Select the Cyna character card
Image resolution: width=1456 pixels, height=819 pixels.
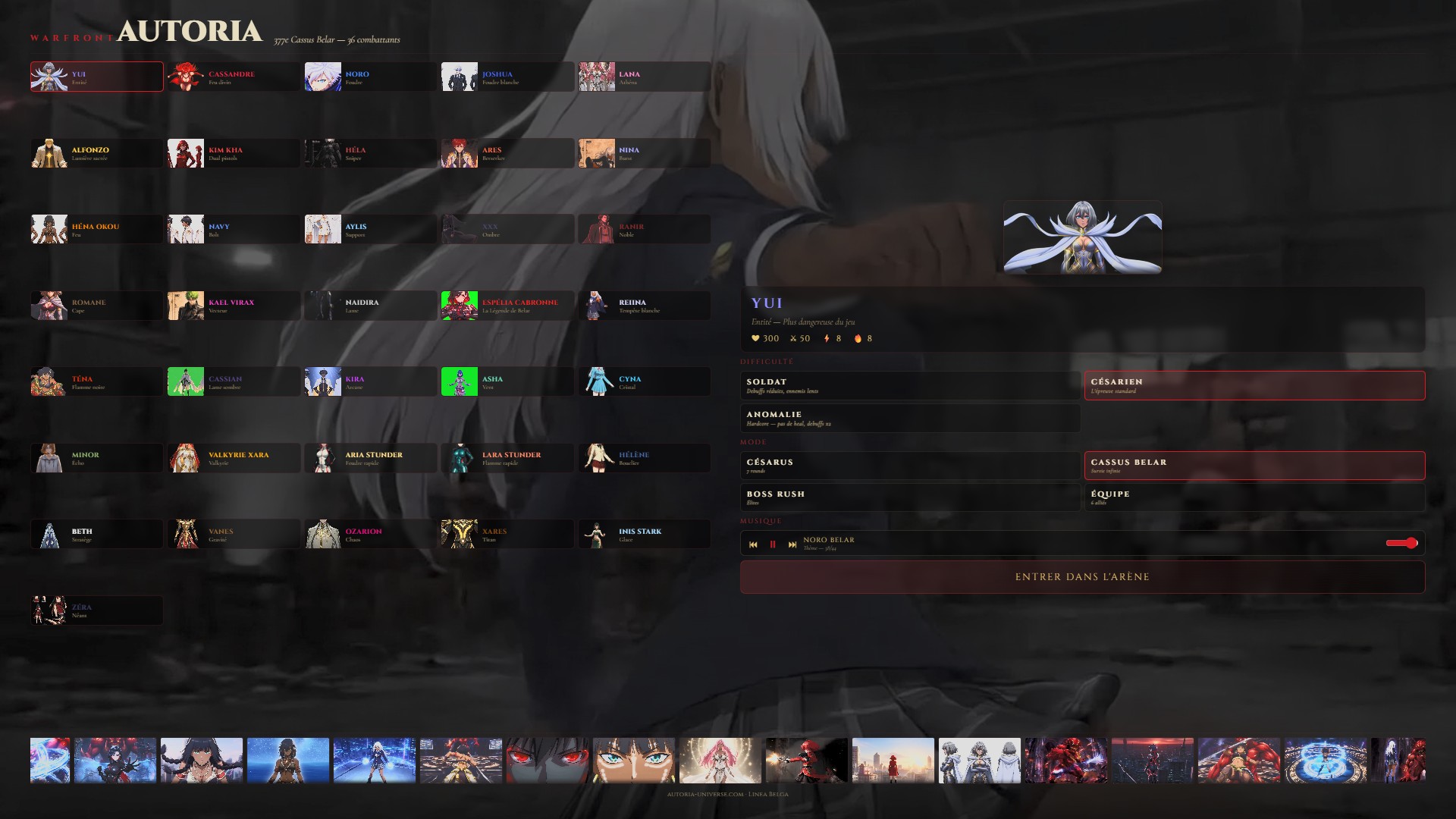644,382
